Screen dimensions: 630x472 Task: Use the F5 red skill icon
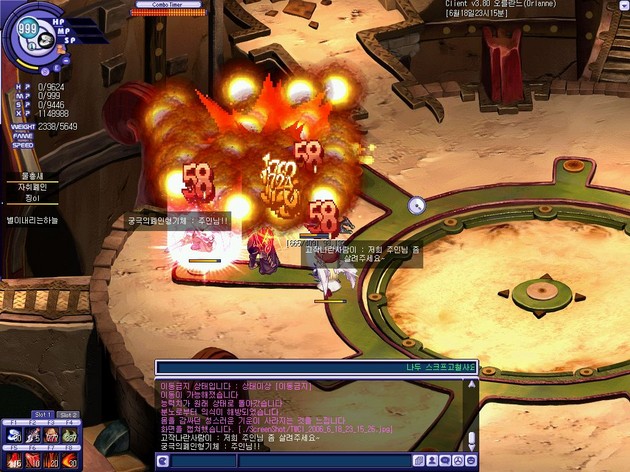pos(13,461)
